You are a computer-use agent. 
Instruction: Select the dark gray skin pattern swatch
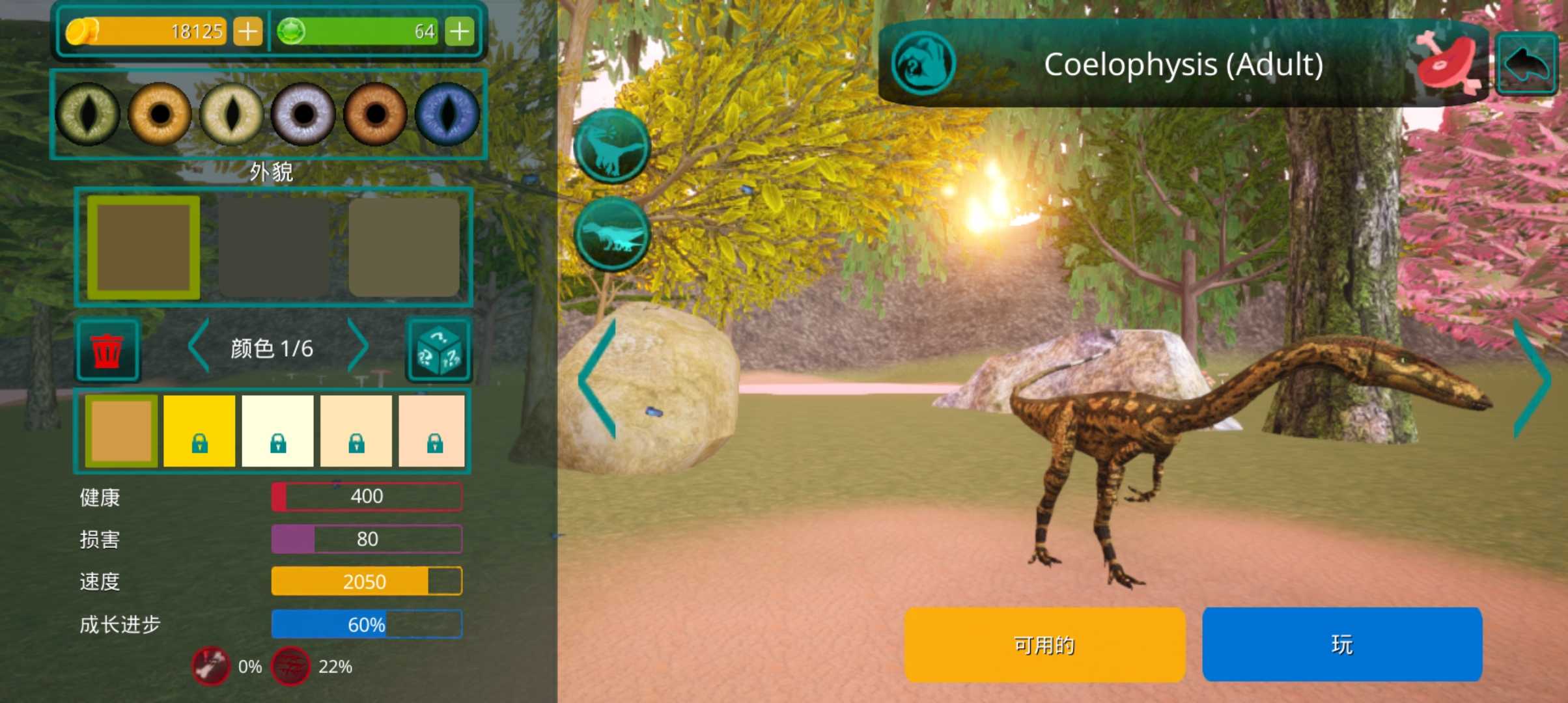click(273, 247)
